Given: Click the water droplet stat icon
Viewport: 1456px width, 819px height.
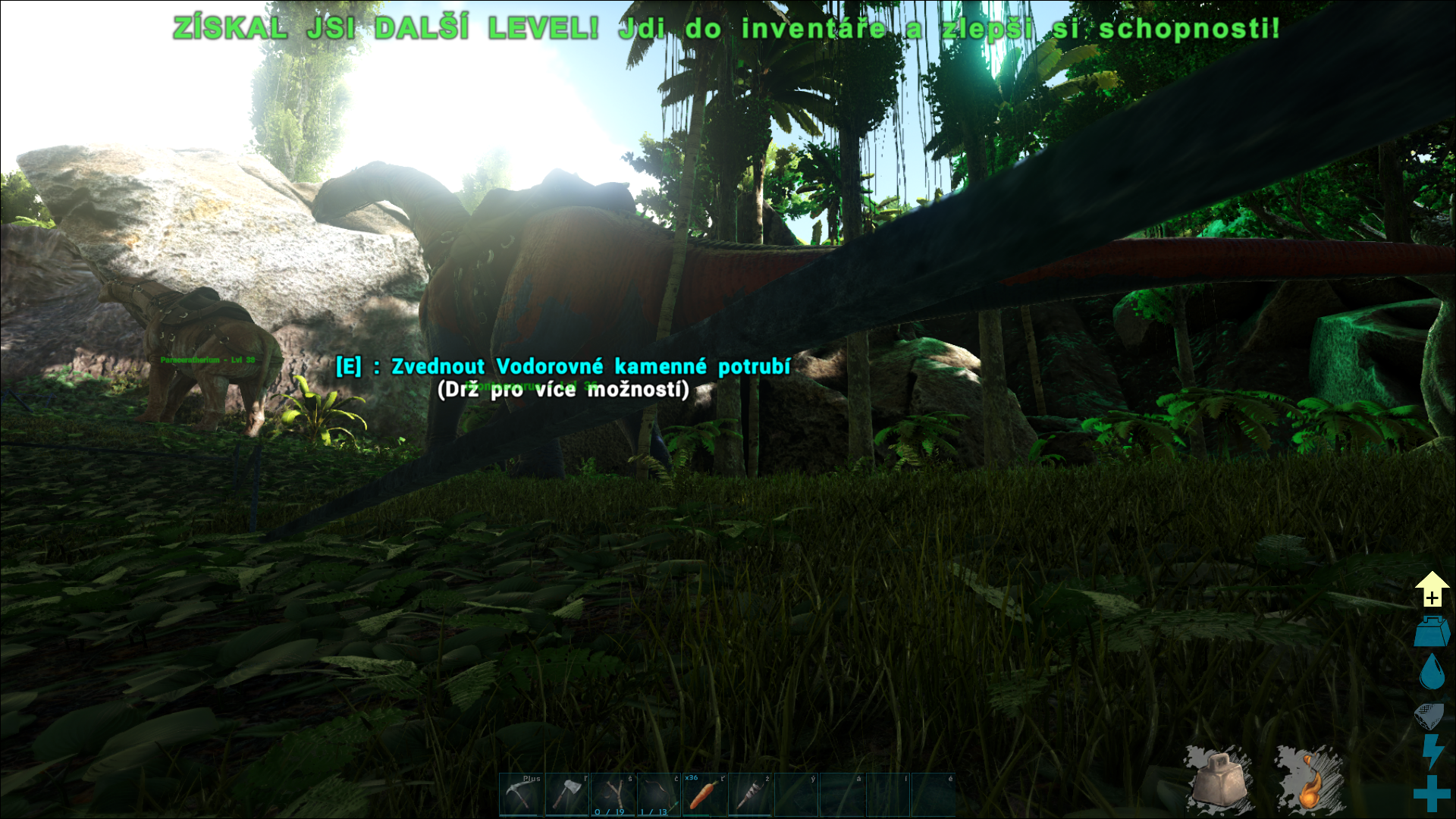Looking at the screenshot, I should [x=1432, y=671].
